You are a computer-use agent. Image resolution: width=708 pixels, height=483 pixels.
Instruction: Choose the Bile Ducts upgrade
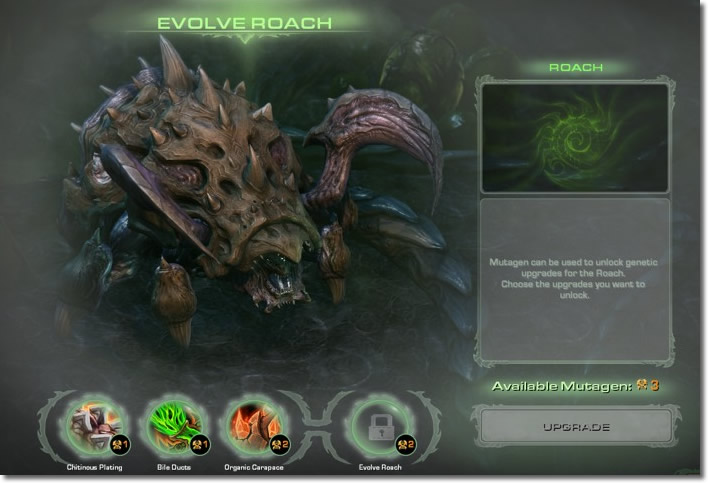(x=174, y=425)
